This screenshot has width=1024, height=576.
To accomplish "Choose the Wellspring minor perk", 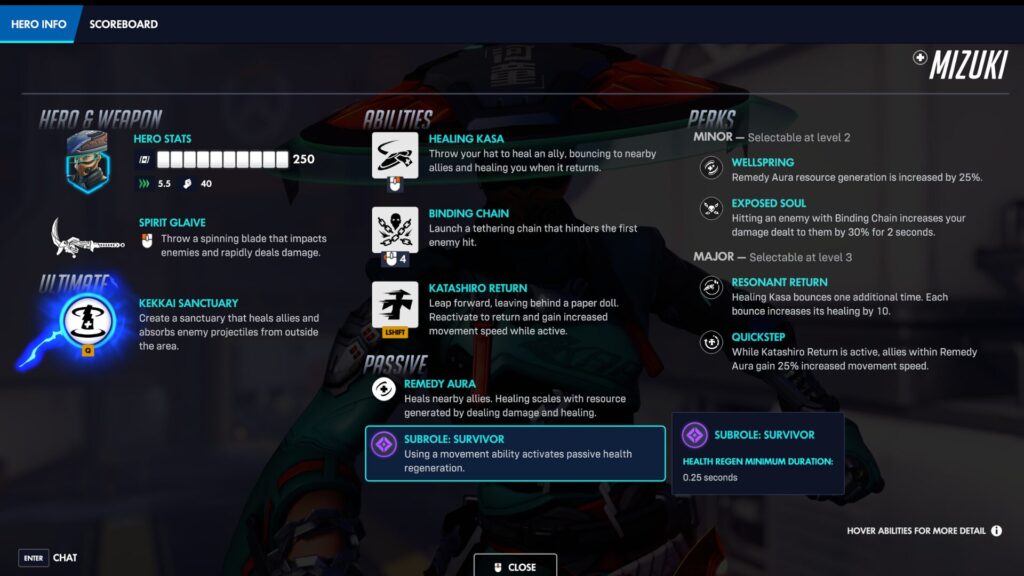I will coord(712,168).
